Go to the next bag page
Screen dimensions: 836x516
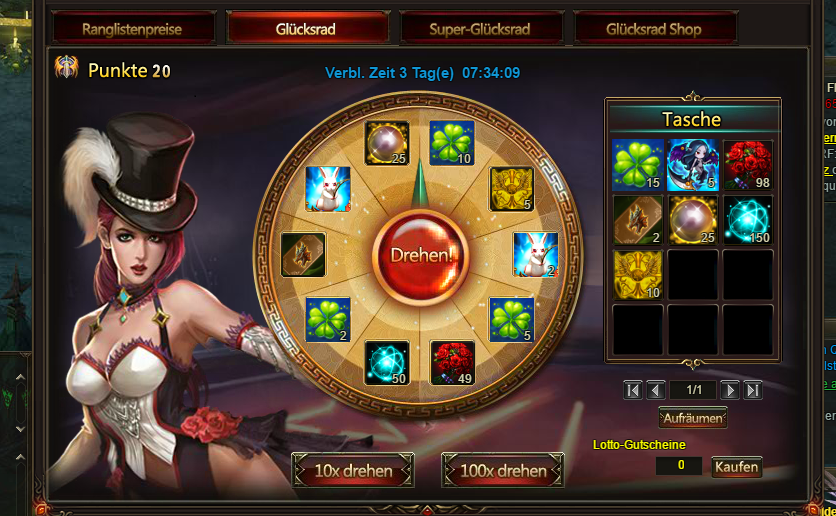pos(731,390)
